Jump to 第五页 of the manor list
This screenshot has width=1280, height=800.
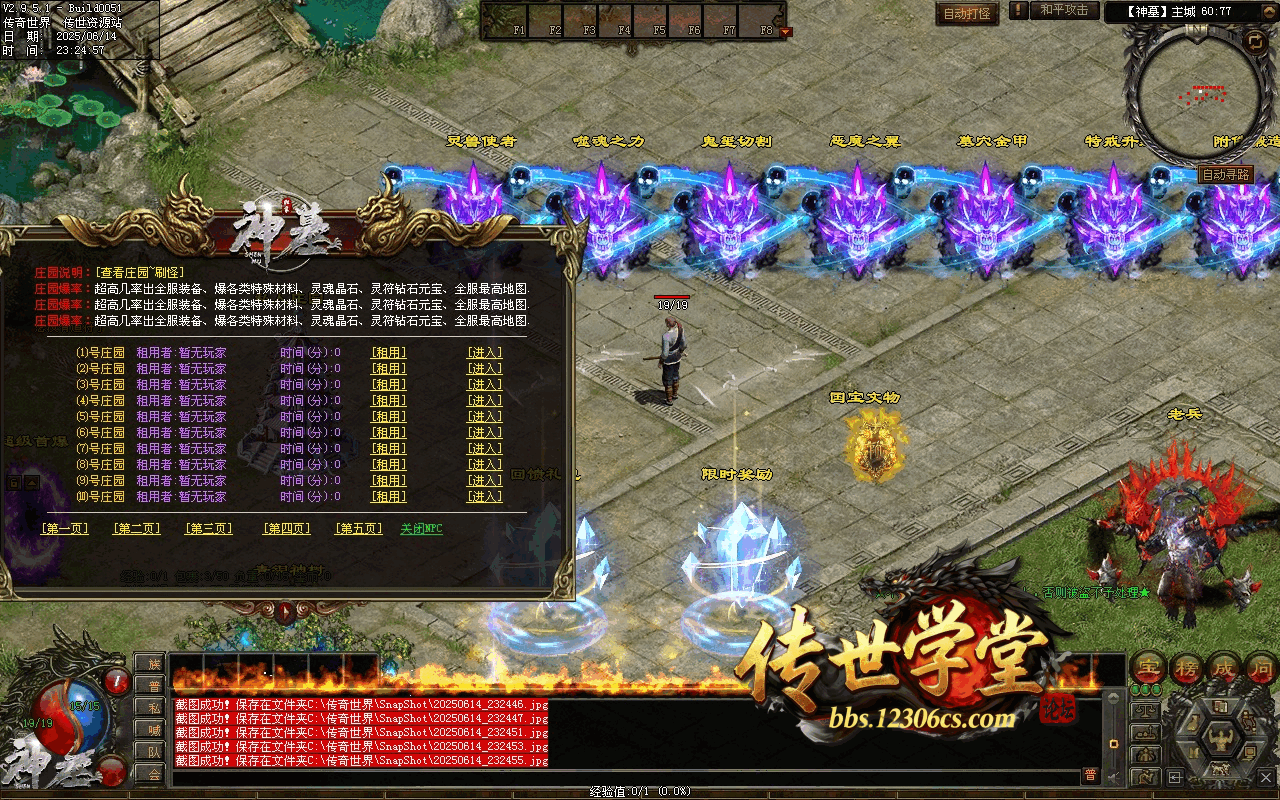click(359, 529)
